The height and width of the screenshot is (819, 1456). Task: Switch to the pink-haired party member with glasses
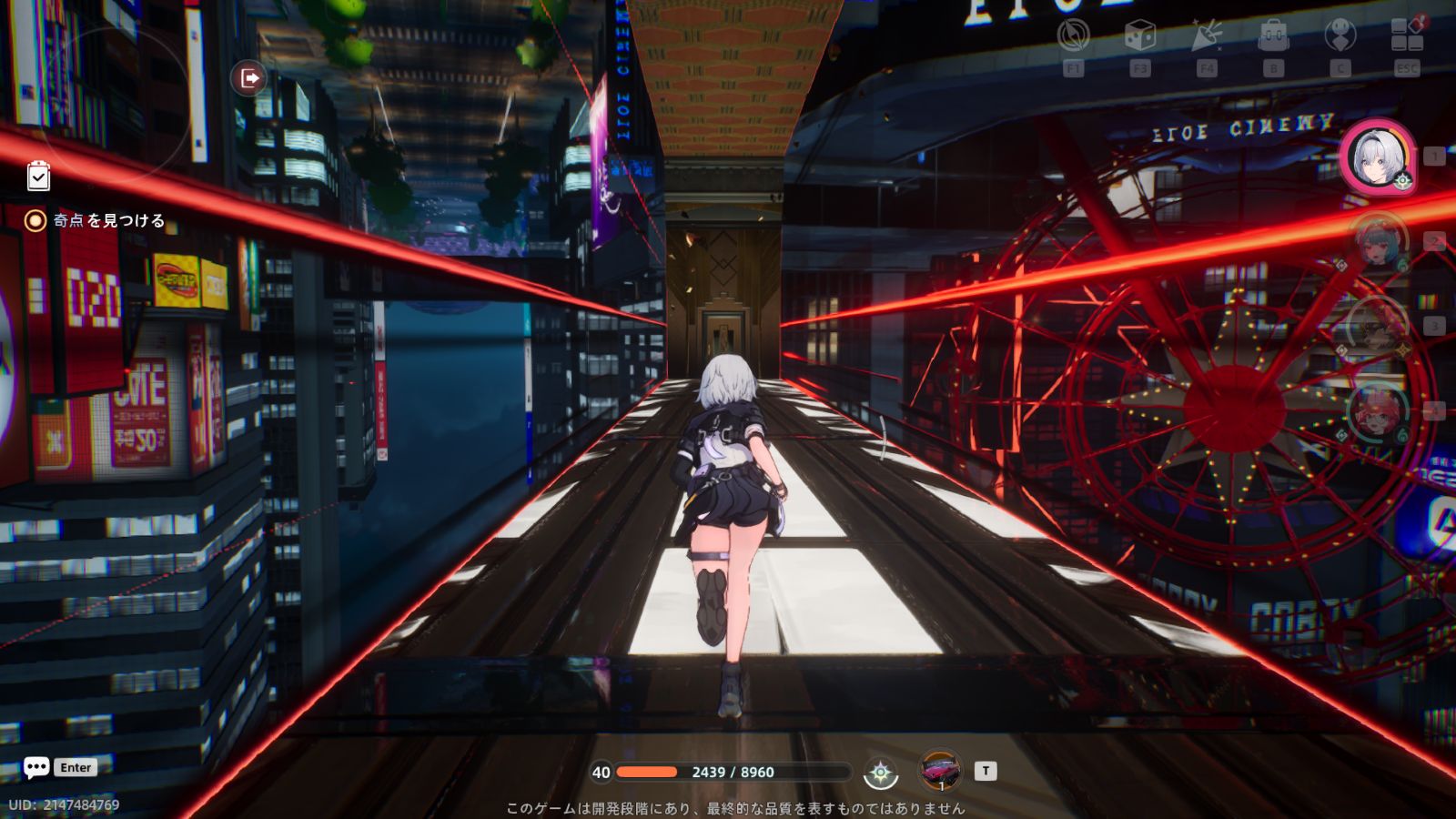tap(1376, 411)
